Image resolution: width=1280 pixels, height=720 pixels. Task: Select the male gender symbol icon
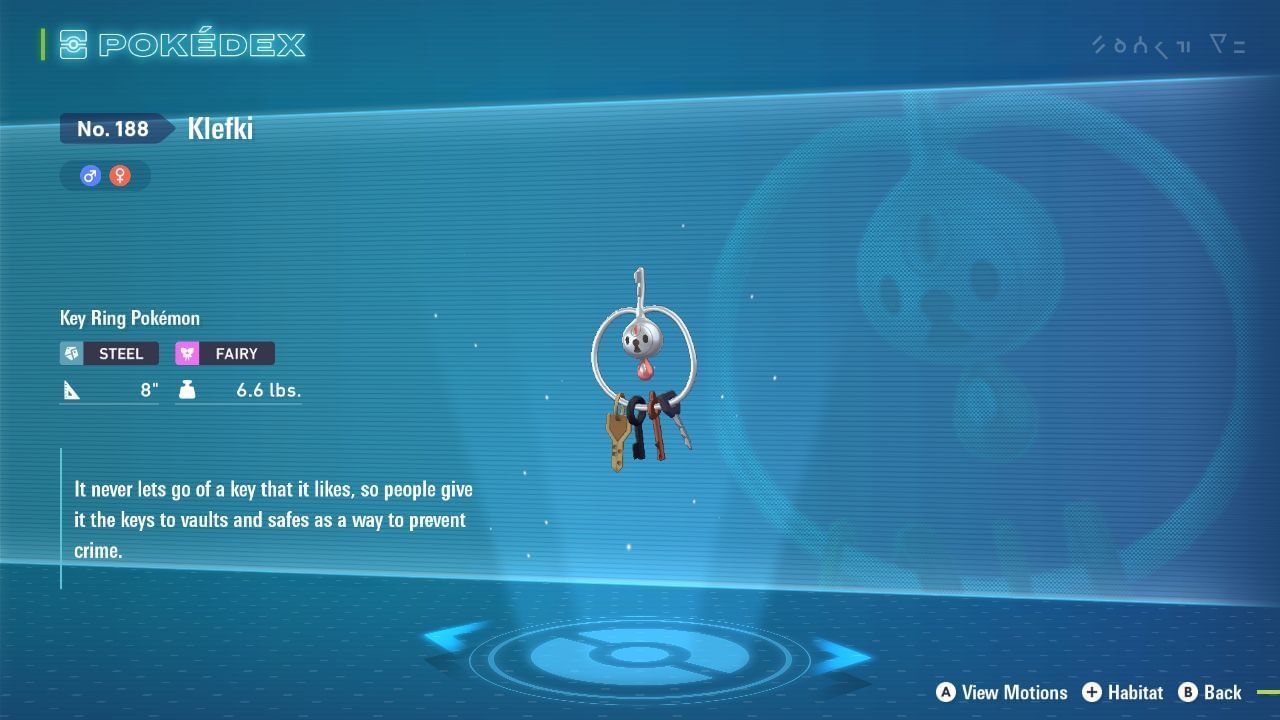pyautogui.click(x=89, y=175)
